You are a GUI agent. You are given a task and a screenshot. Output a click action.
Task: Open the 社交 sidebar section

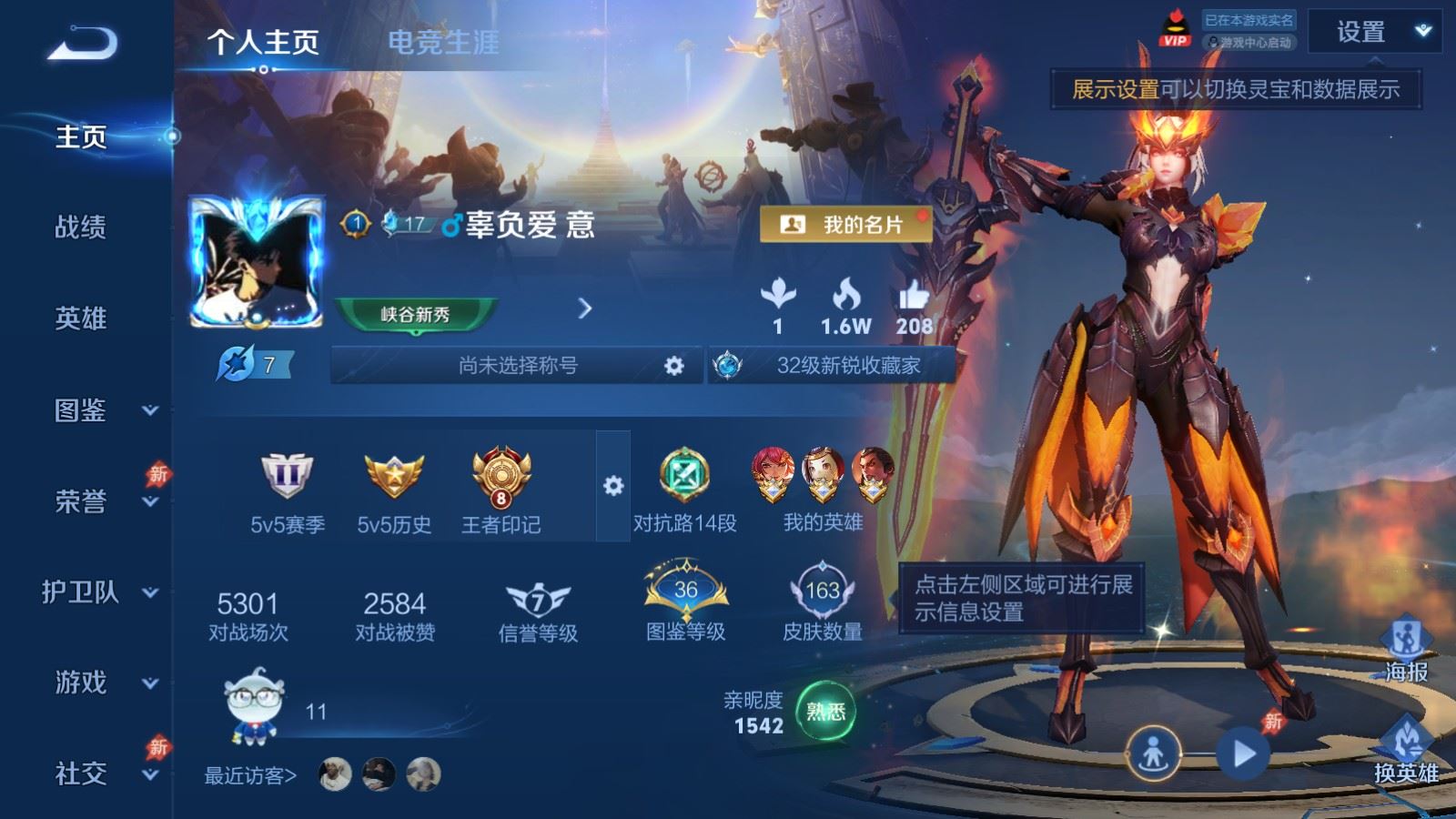point(100,773)
